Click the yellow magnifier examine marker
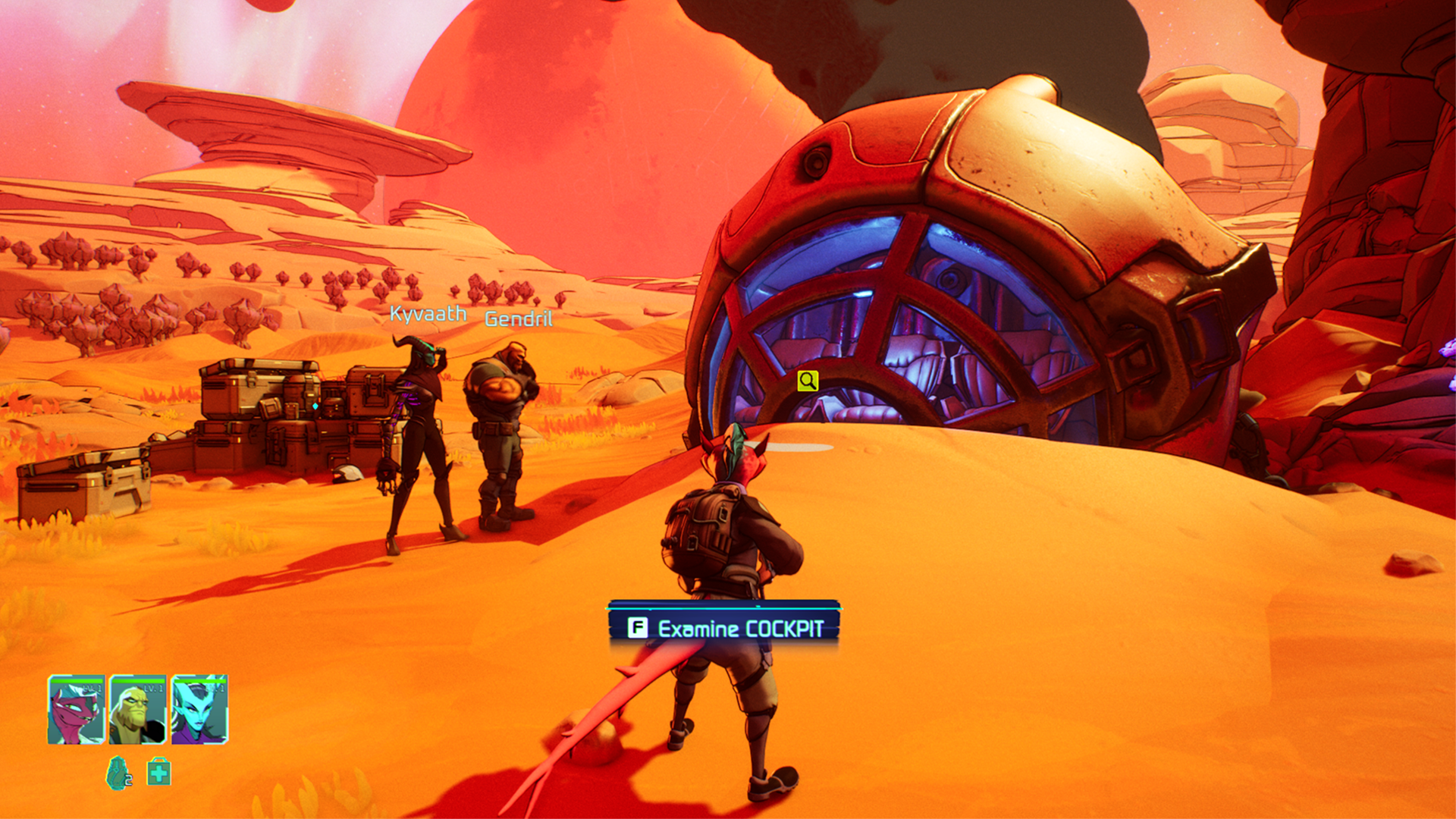 pos(808,381)
